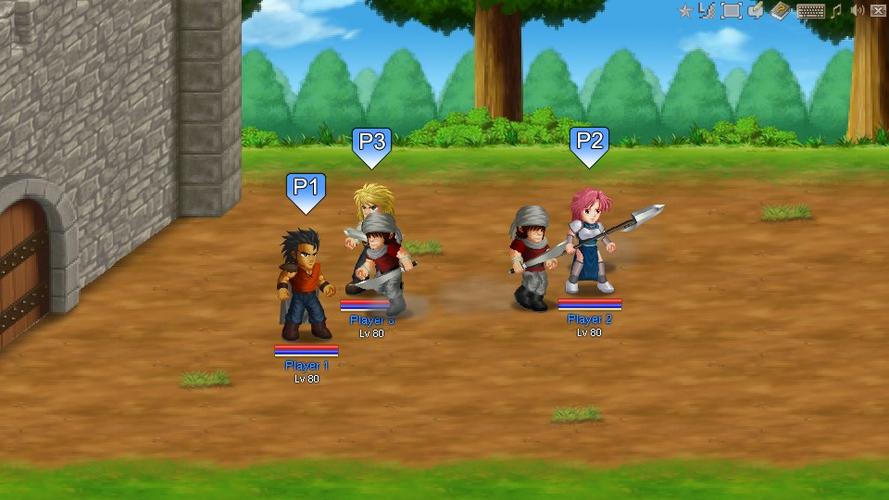Toggle the sound speaker icon
The width and height of the screenshot is (889, 500).
(857, 11)
